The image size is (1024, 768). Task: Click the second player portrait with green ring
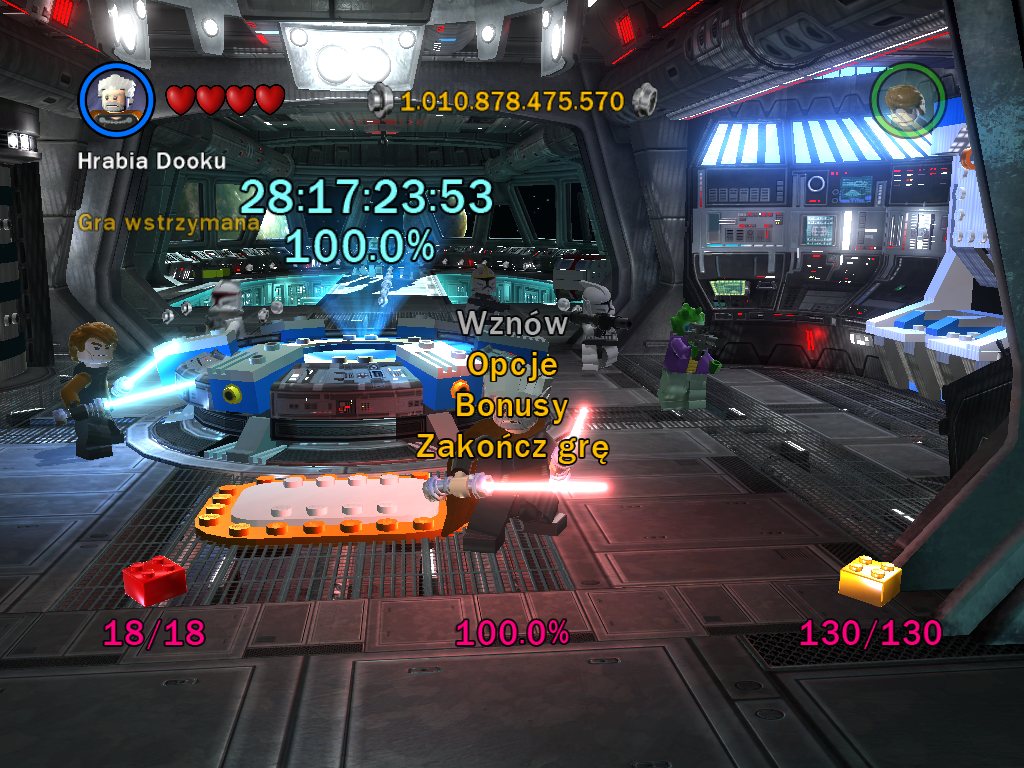point(907,100)
